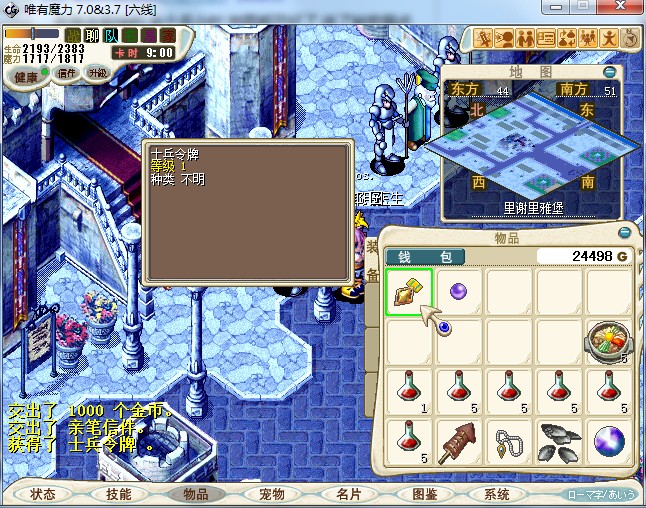The image size is (646, 508).
Task: Open the 系统 system menu
Action: 497,494
